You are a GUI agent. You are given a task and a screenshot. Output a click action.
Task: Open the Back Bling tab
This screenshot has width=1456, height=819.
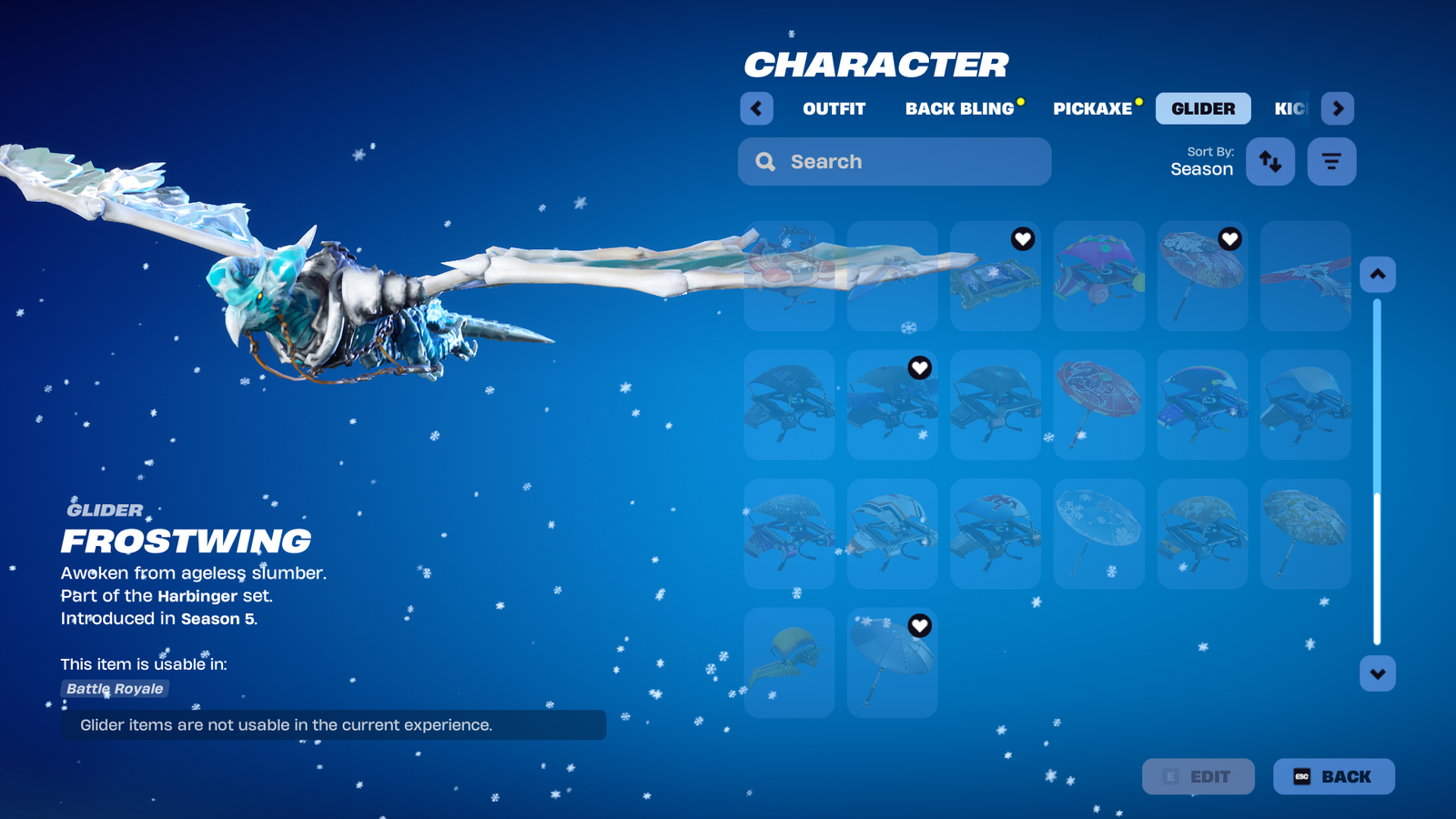point(959,108)
